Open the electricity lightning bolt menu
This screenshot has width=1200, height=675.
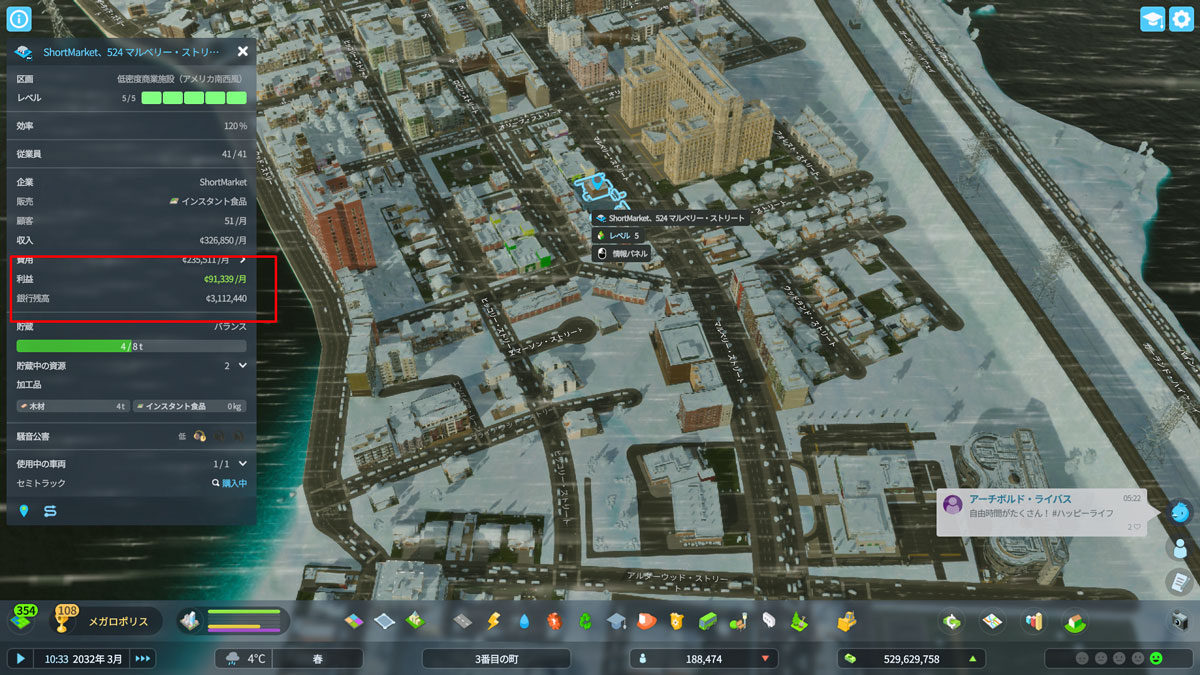pyautogui.click(x=492, y=621)
